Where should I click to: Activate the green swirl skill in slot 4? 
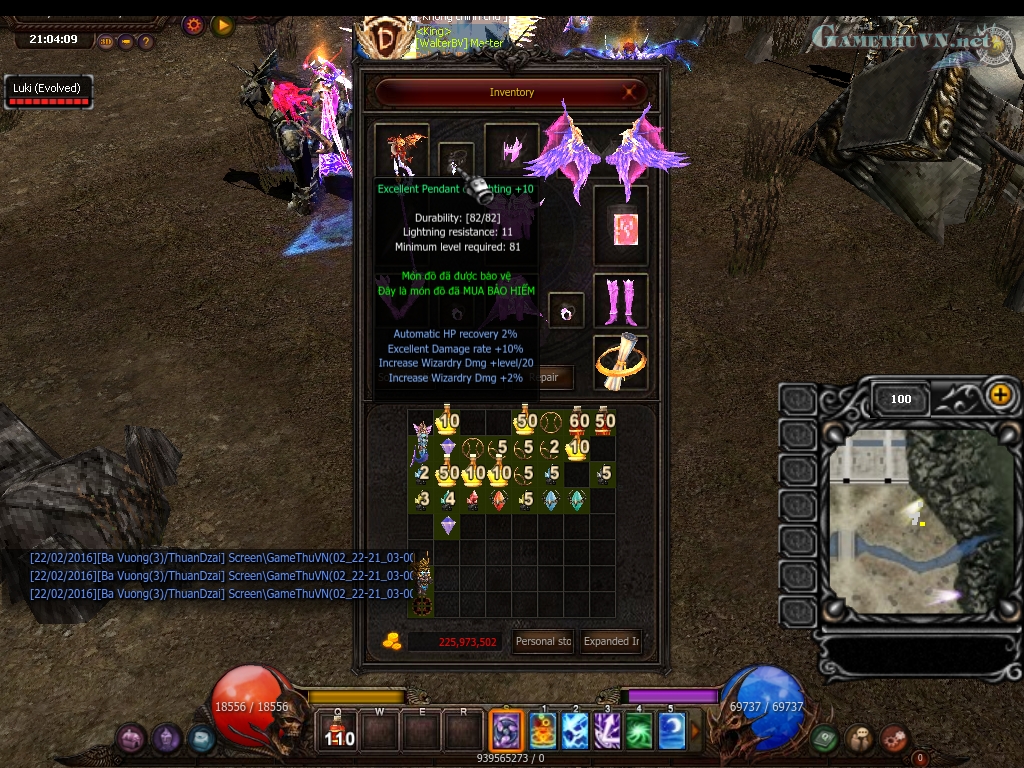coord(639,731)
